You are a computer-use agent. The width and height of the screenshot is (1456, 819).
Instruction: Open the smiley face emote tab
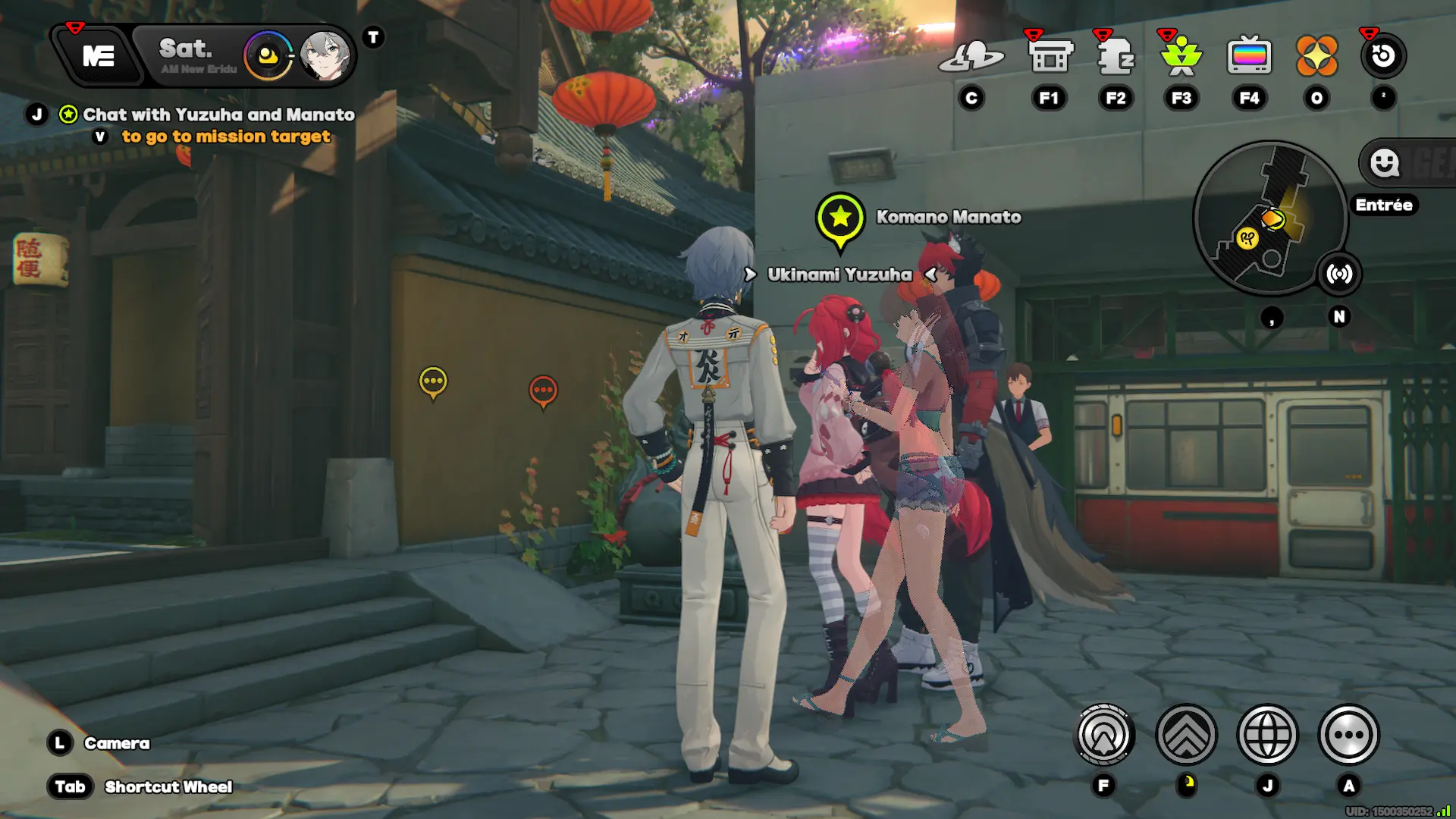pos(1385,162)
